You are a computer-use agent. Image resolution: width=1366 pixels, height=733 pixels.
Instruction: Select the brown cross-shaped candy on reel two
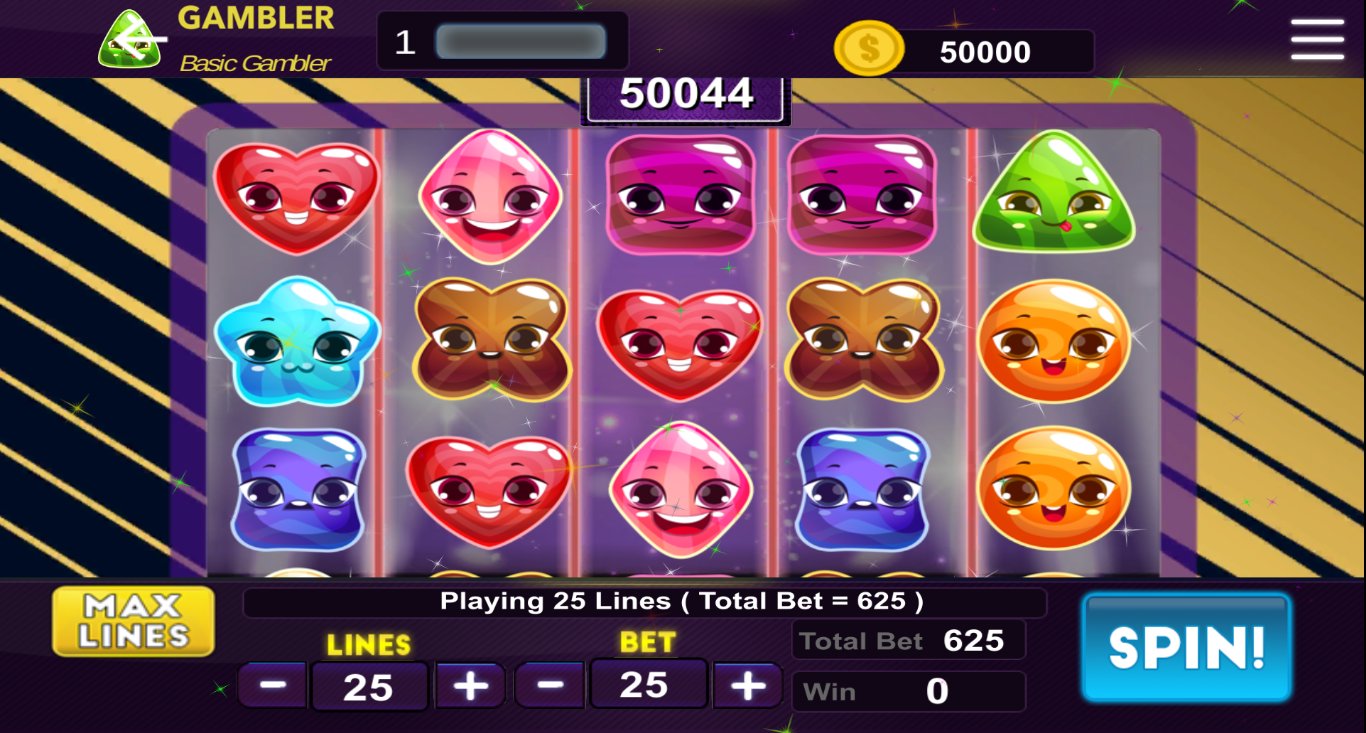[490, 342]
